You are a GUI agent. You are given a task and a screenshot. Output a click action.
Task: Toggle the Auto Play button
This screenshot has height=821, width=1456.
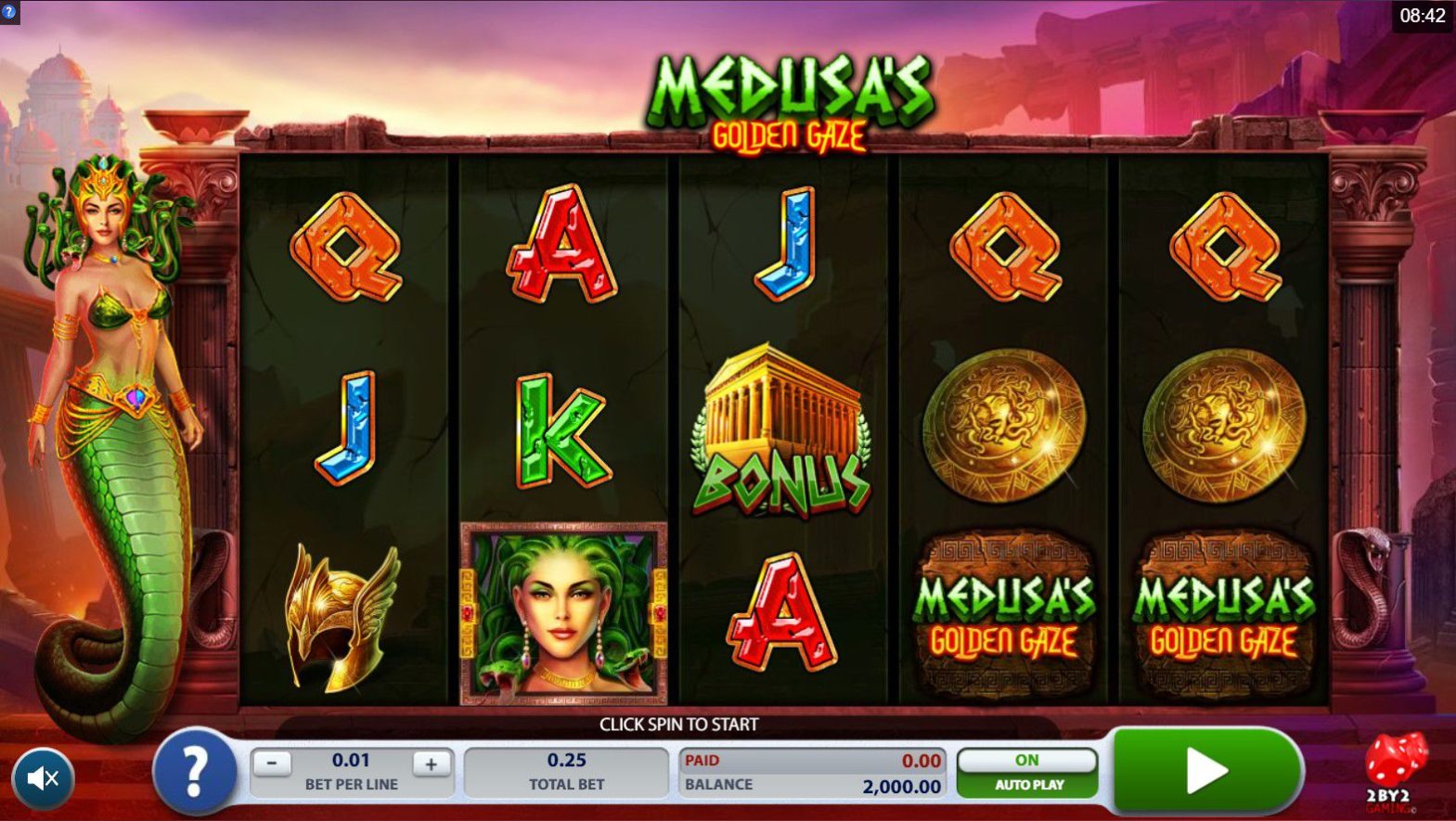point(1027,772)
